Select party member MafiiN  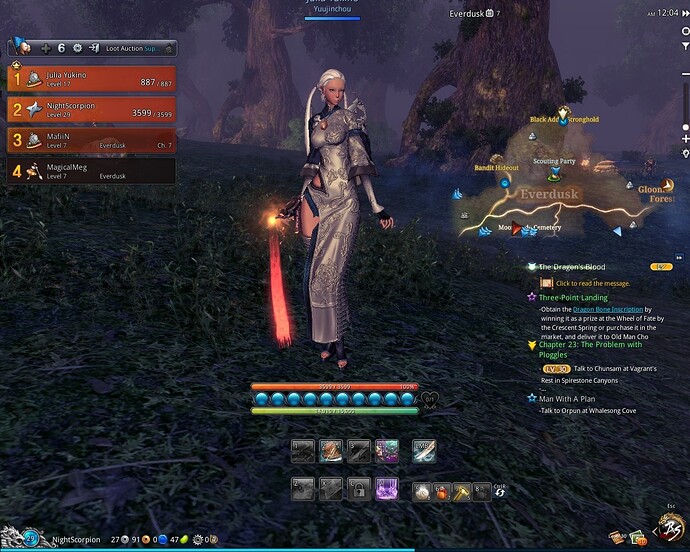[91, 140]
